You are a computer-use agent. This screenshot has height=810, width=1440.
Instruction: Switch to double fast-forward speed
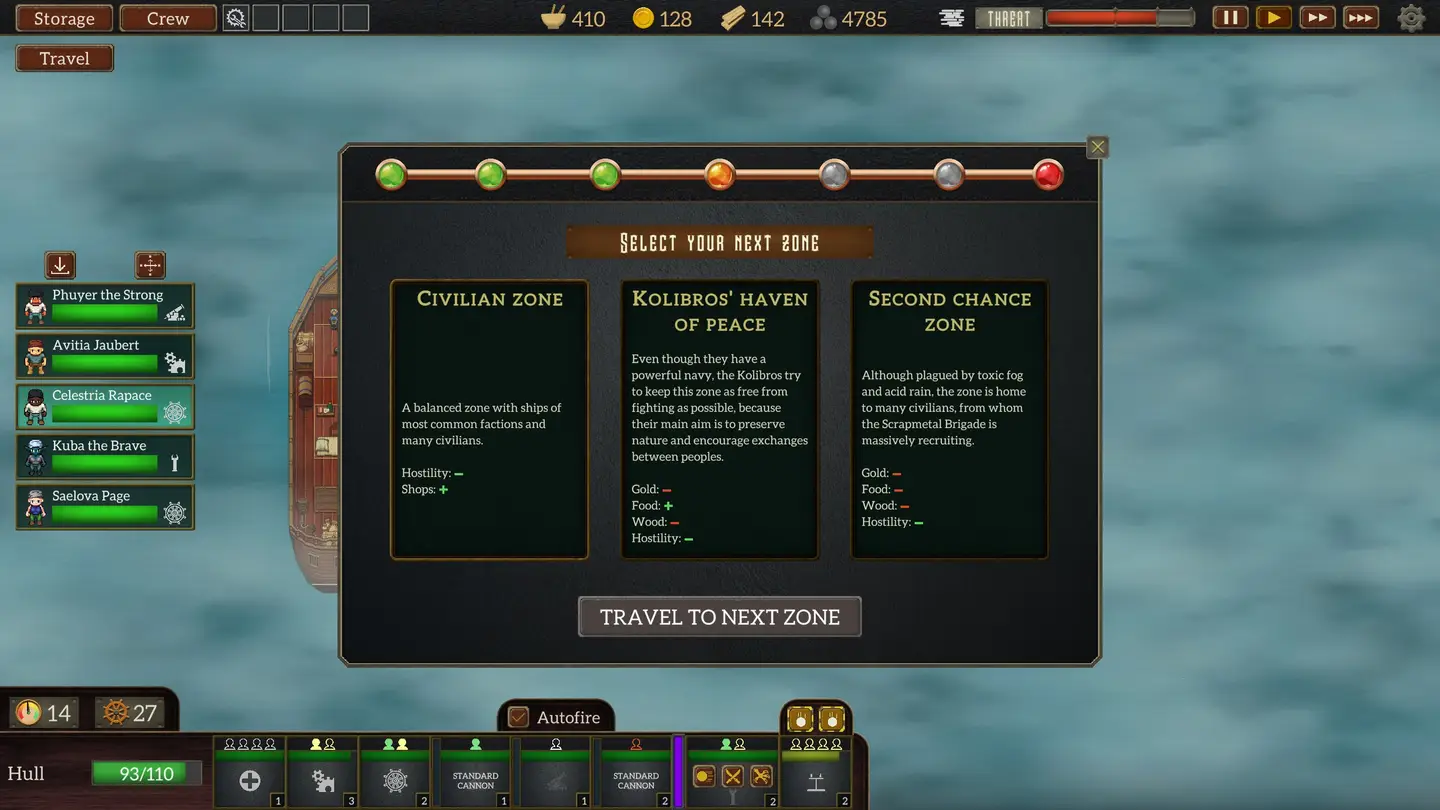tap(1317, 17)
